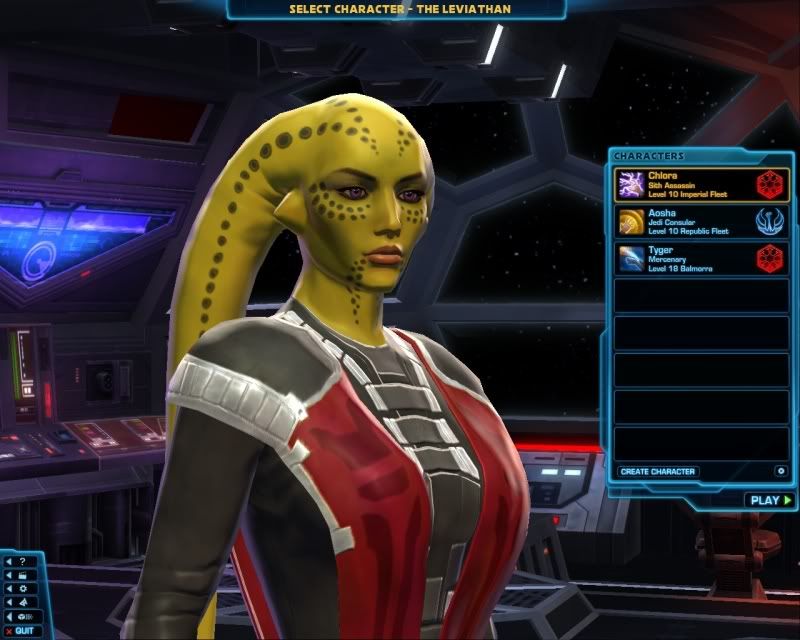Click the clapperboard cinematics button
This screenshot has height=640, width=800.
click(x=21, y=575)
